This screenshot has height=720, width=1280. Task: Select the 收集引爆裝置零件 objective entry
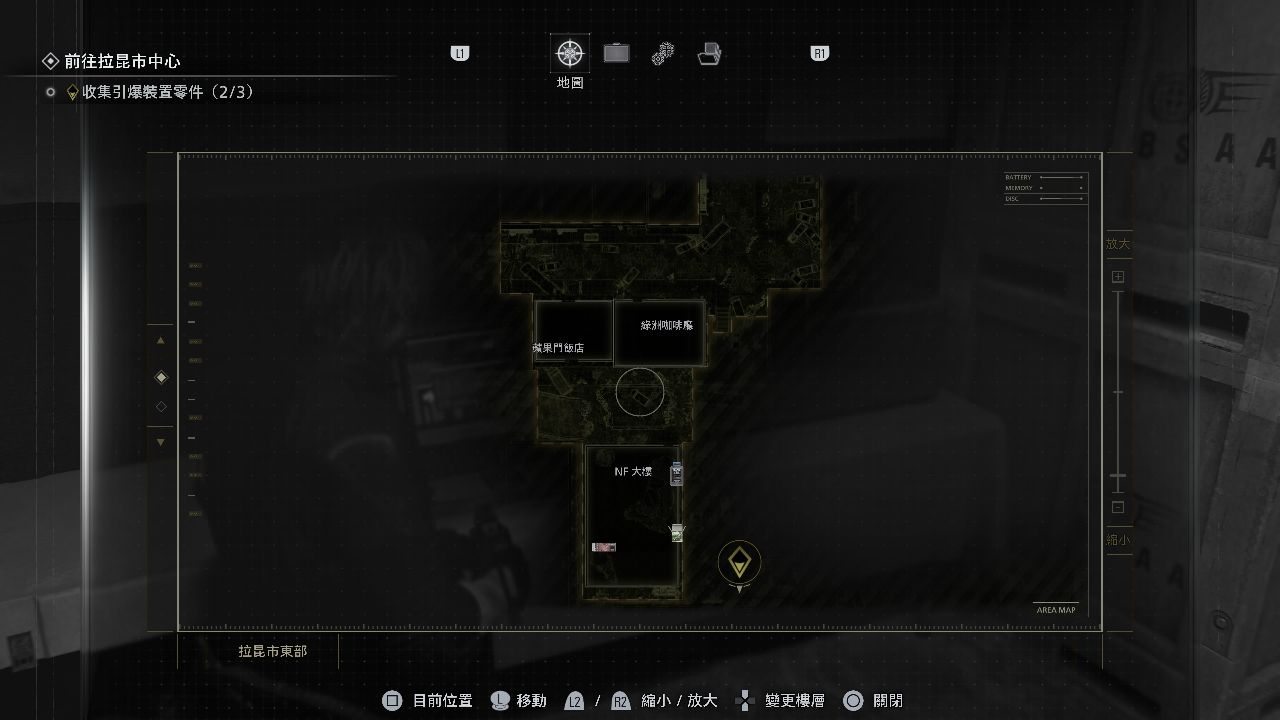click(167, 92)
